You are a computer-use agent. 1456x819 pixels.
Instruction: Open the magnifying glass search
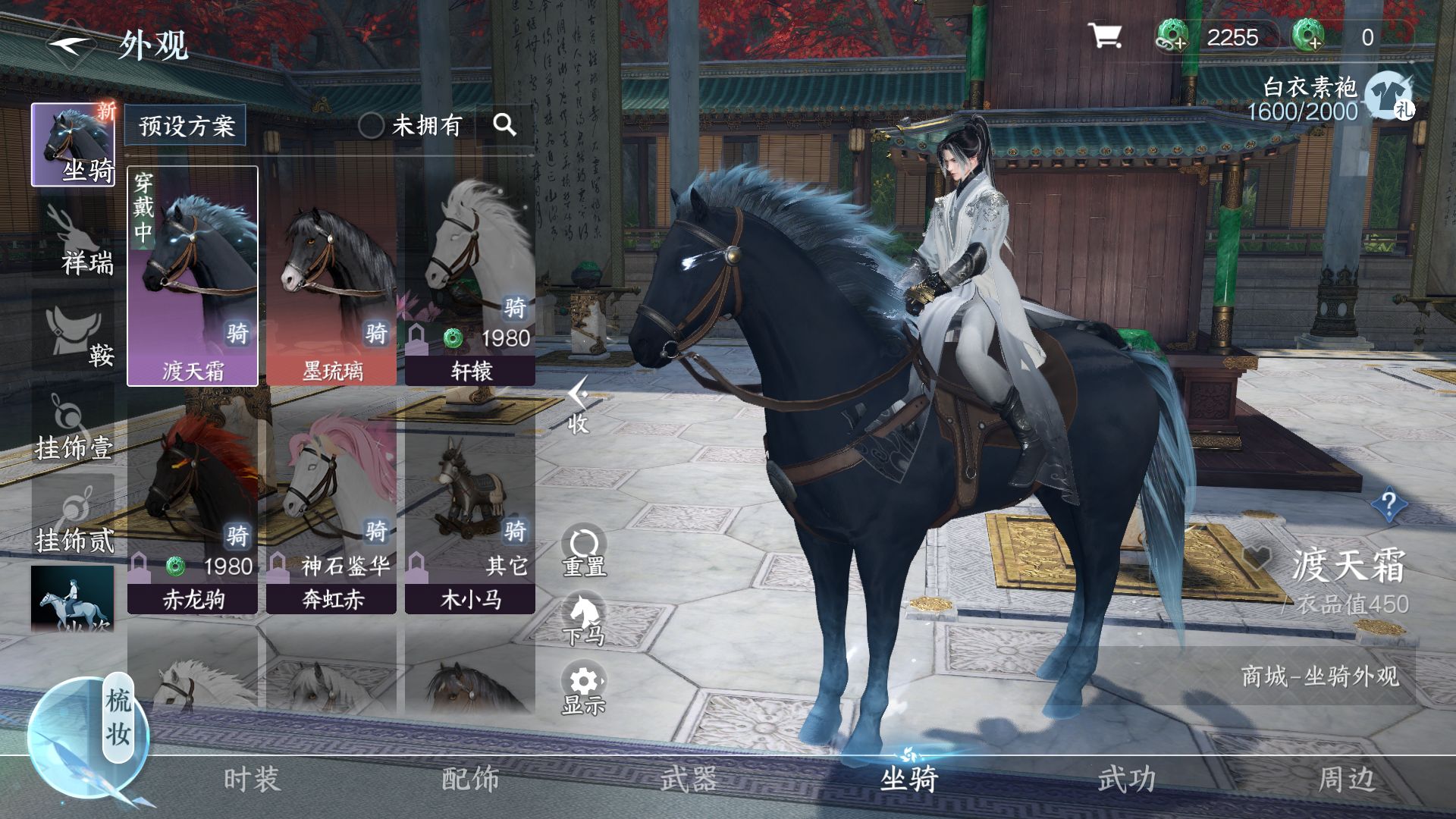tap(504, 125)
